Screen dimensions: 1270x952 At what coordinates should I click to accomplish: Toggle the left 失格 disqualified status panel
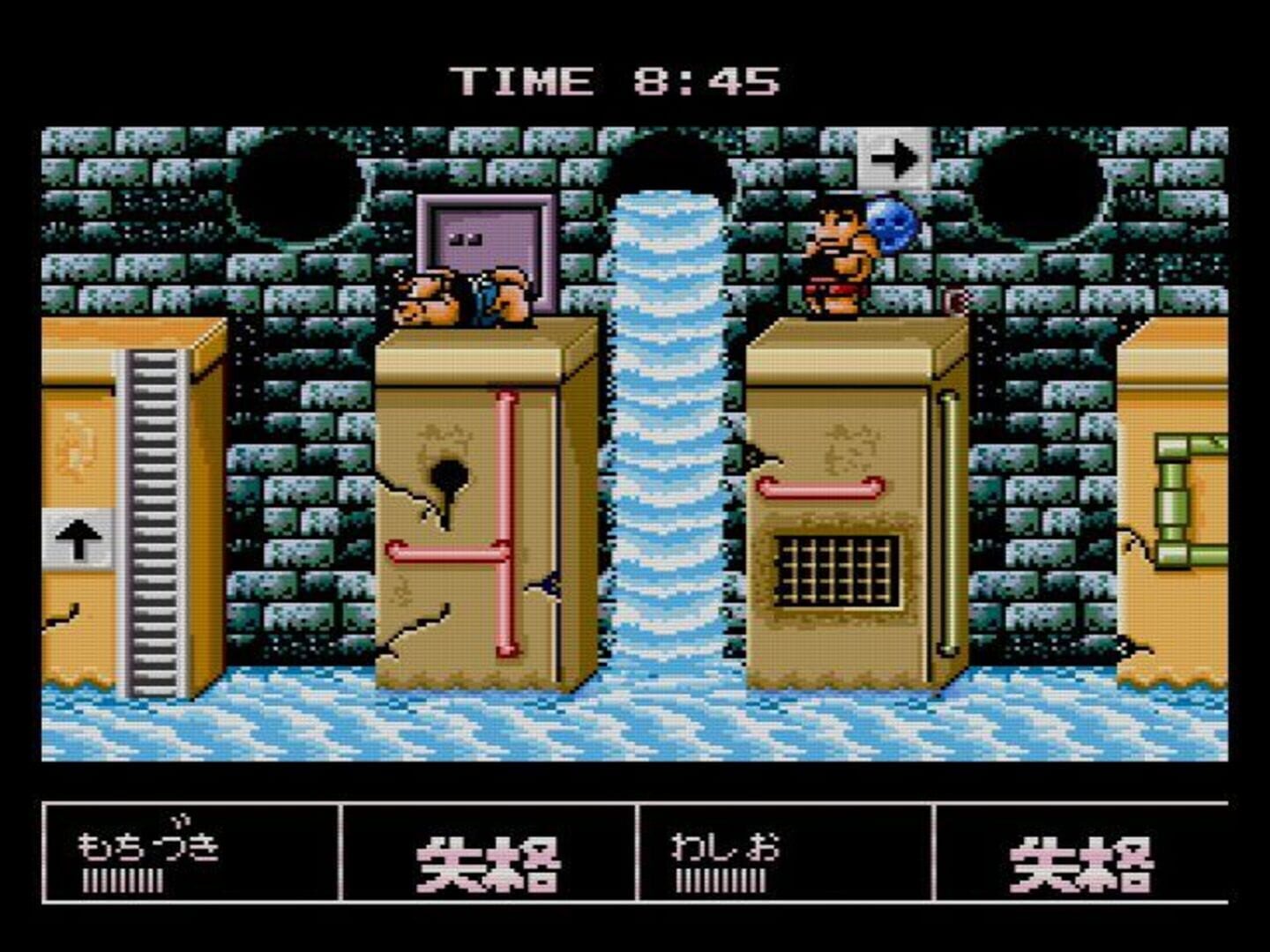click(489, 868)
